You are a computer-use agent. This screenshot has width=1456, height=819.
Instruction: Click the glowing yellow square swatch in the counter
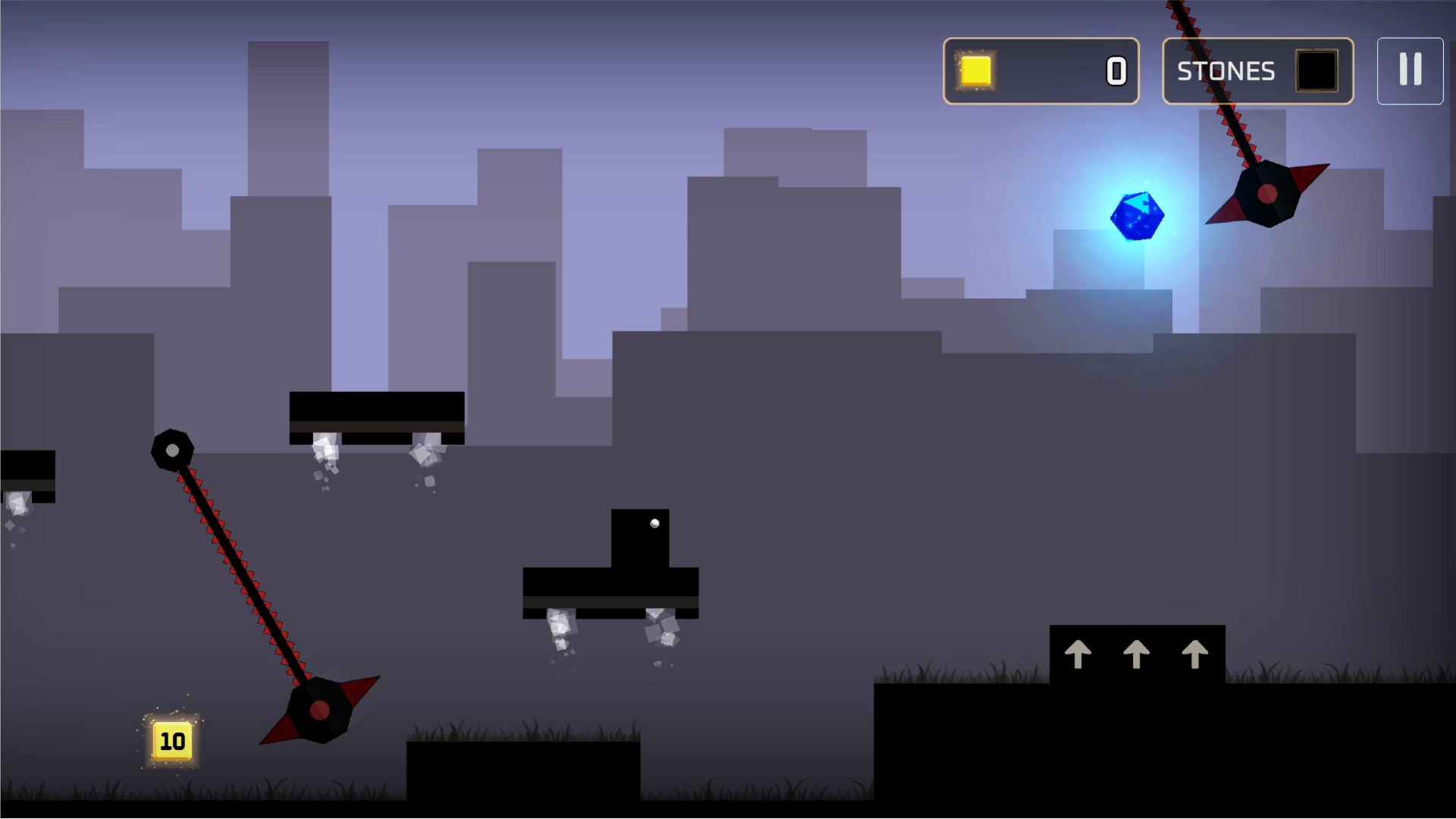click(x=975, y=71)
